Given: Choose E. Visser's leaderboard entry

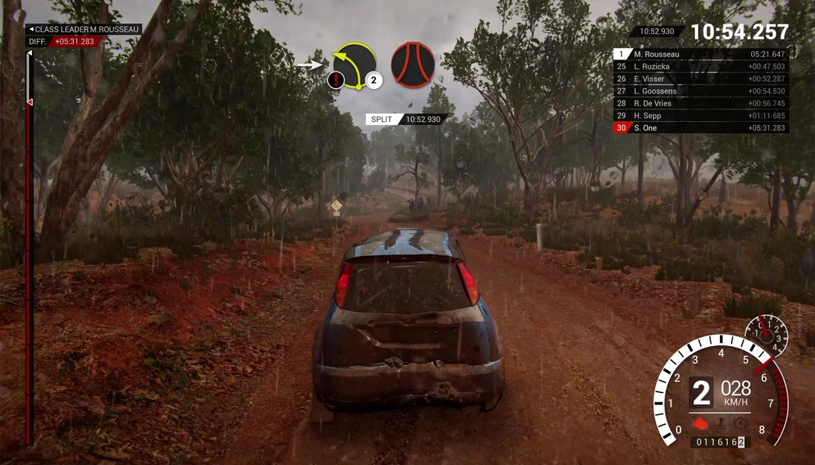Looking at the screenshot, I should 700,79.
